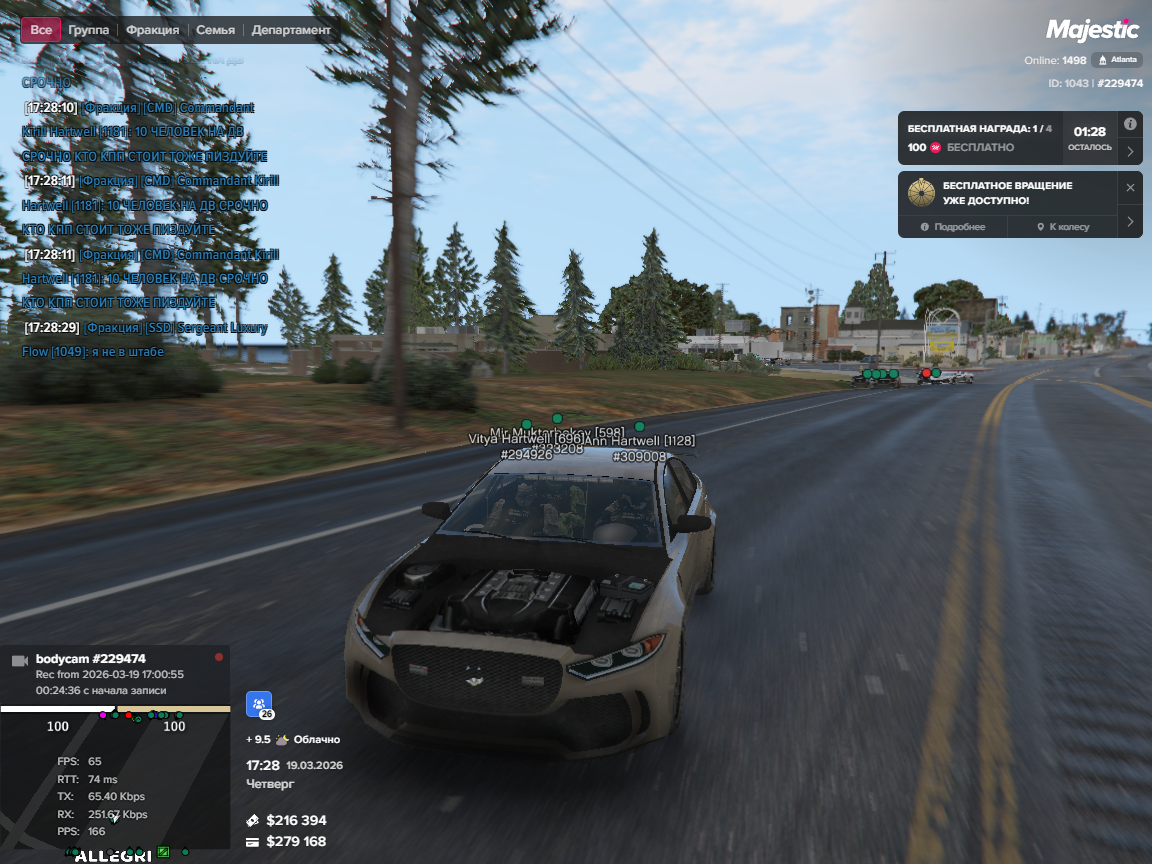1152x864 pixels.
Task: Select the Все chat tab
Action: [x=41, y=30]
